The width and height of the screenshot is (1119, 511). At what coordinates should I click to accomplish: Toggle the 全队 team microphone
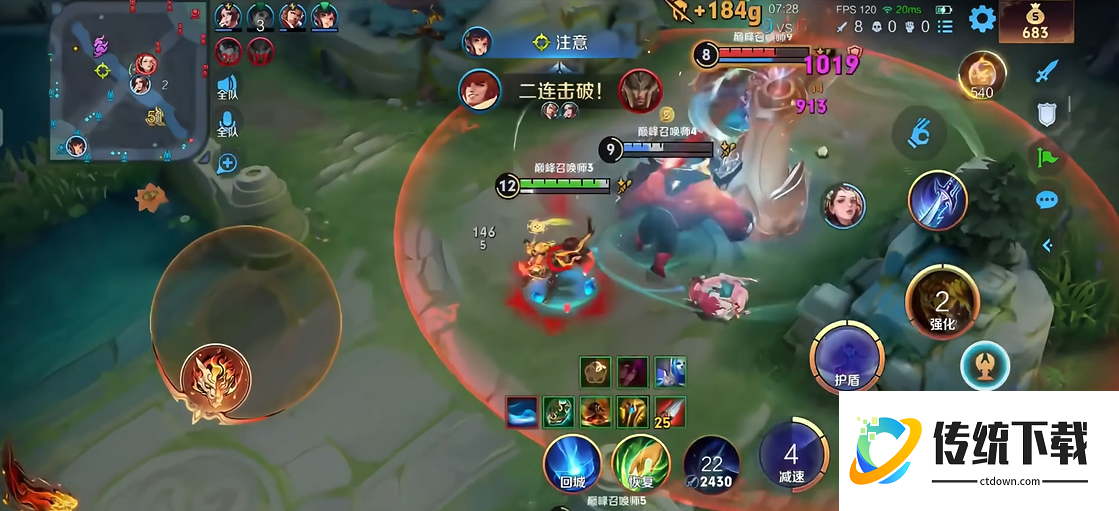(227, 123)
